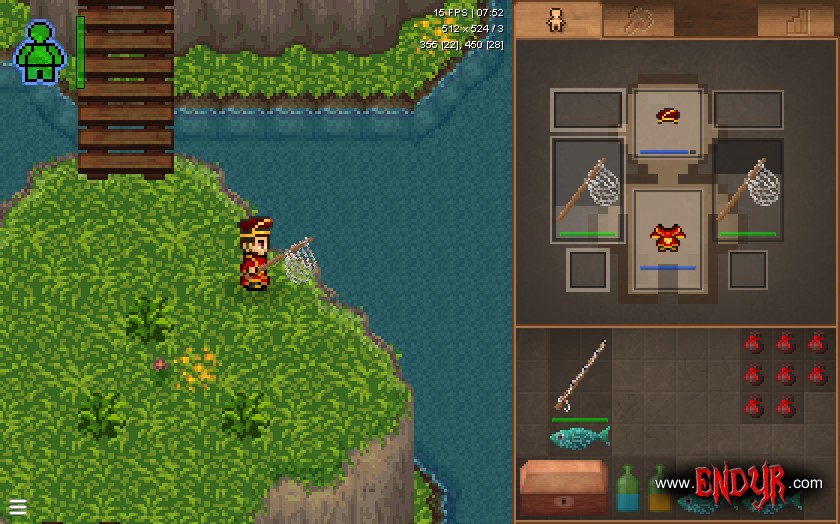Click the fishing net in the left hand slot
840x524 pixels.
point(588,190)
